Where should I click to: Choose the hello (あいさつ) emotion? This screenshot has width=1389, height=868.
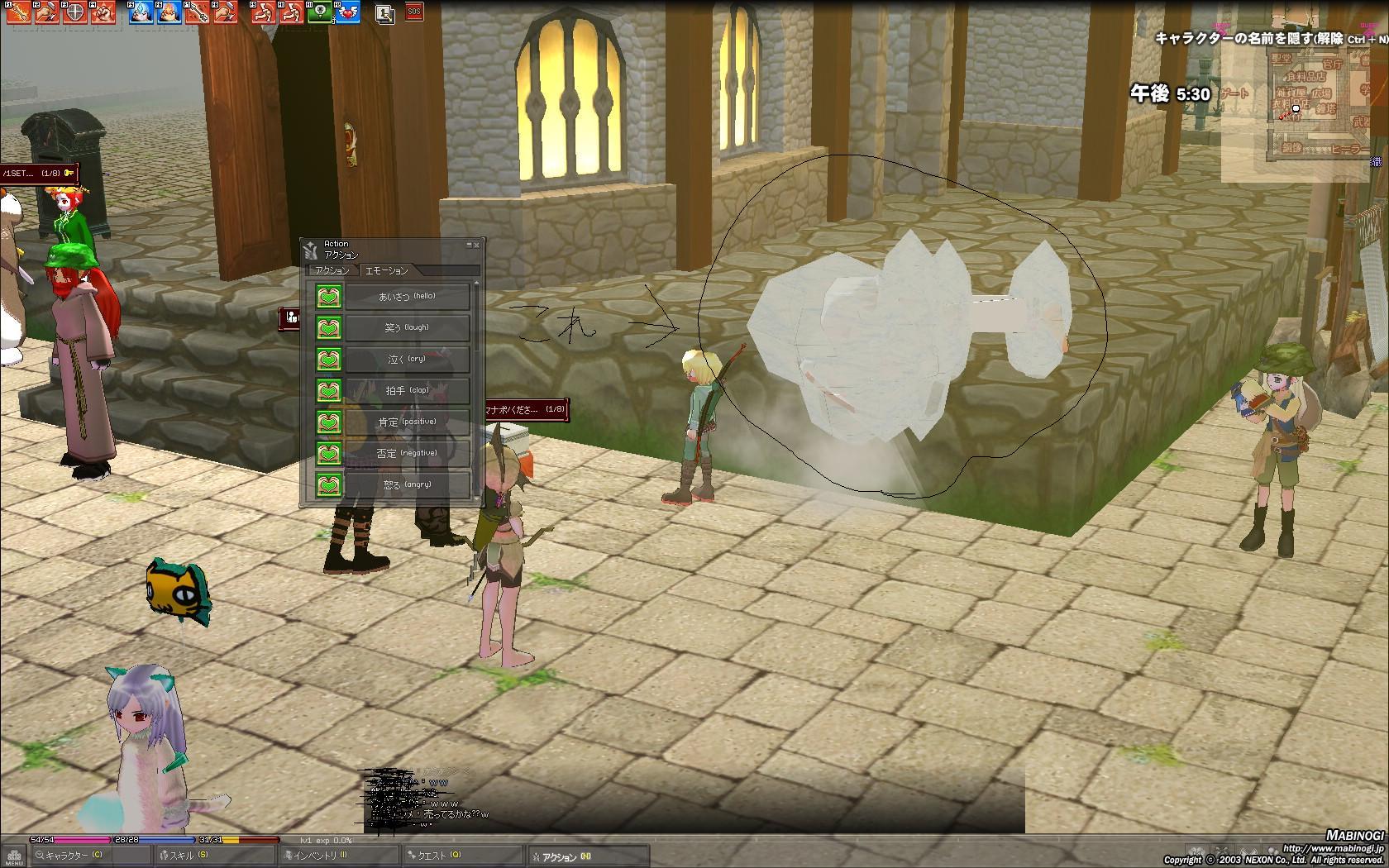tap(407, 296)
